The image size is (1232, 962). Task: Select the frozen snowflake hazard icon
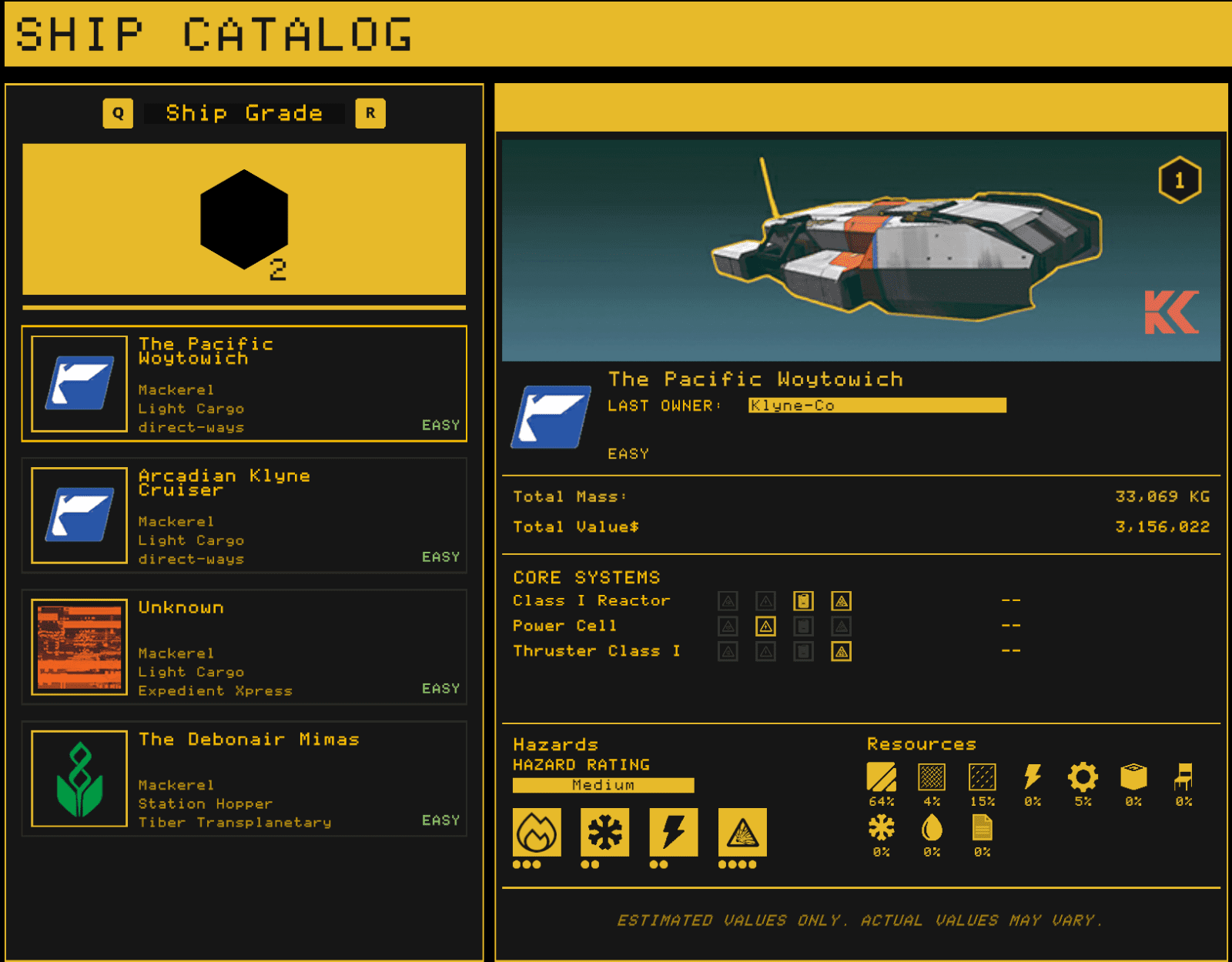[x=604, y=833]
